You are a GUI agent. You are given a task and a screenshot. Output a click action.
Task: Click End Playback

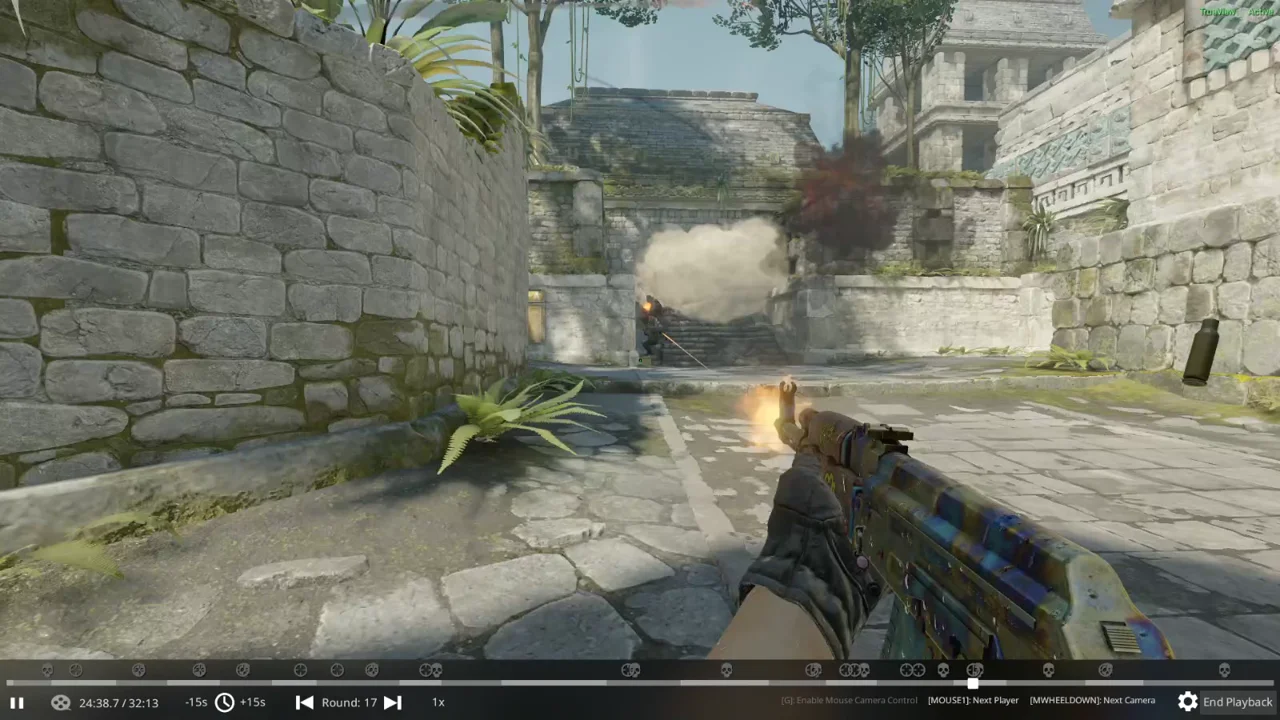[x=1237, y=702]
